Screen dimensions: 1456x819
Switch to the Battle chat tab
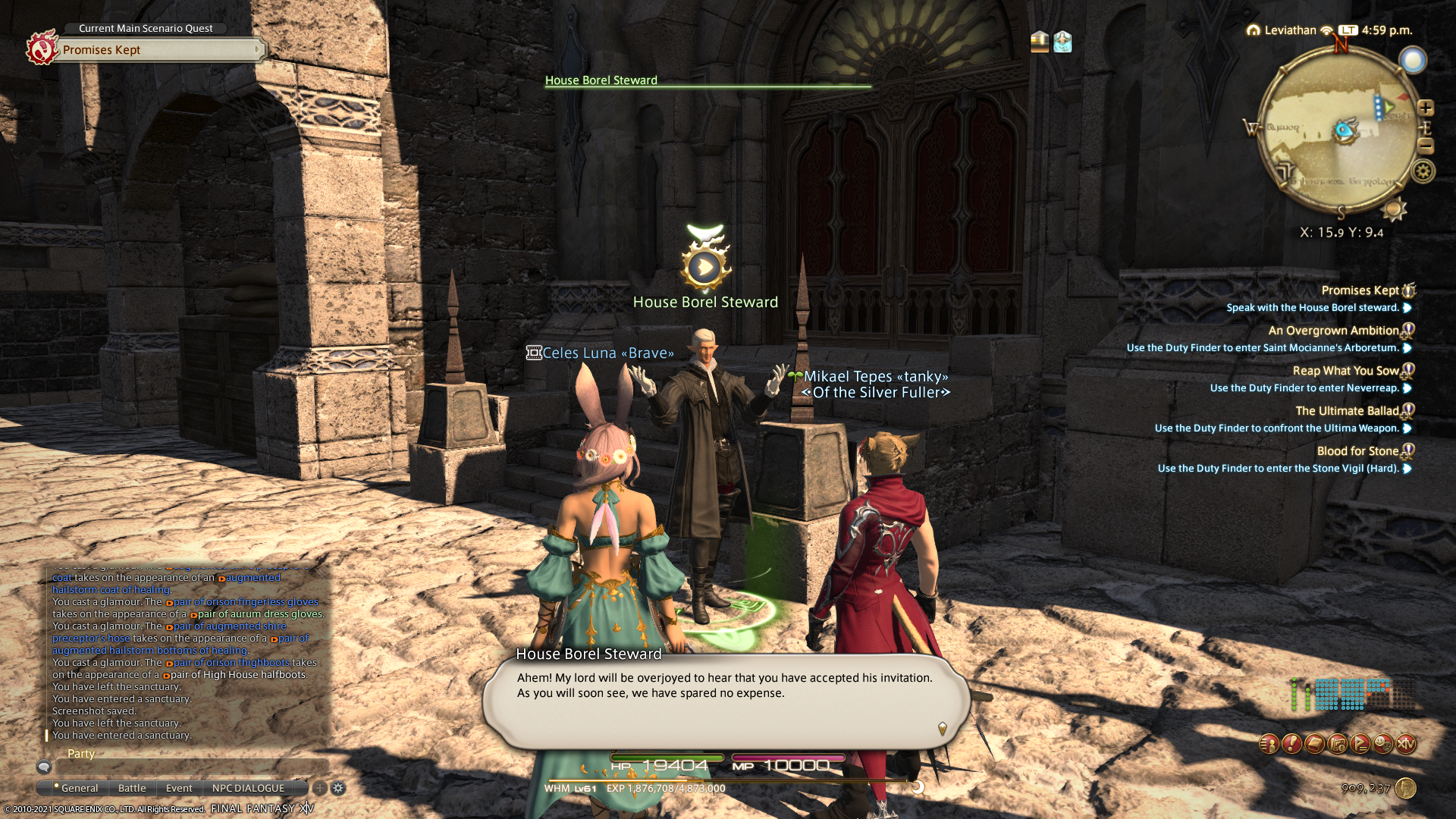pos(132,788)
